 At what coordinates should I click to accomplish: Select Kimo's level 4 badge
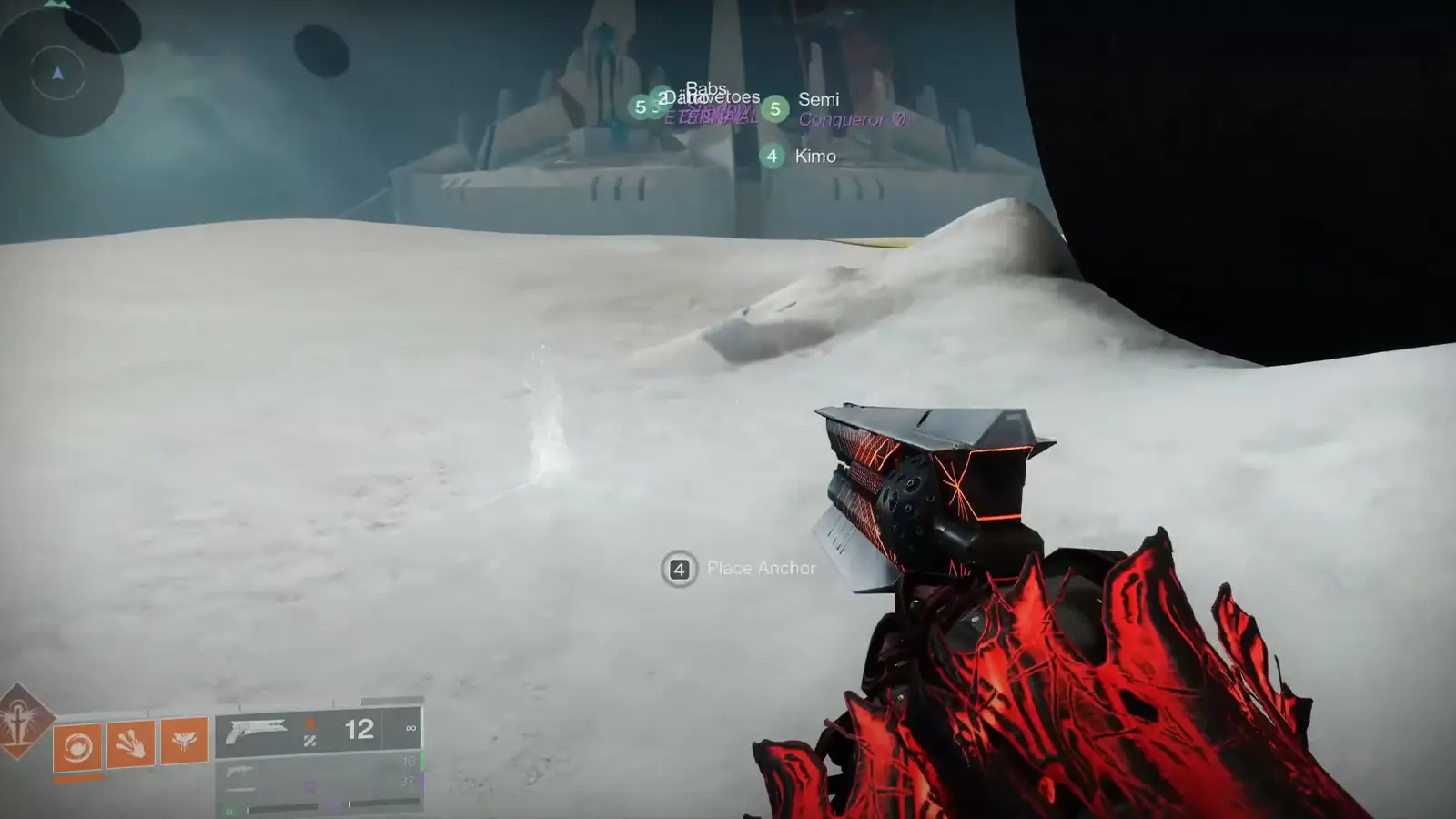point(773,157)
